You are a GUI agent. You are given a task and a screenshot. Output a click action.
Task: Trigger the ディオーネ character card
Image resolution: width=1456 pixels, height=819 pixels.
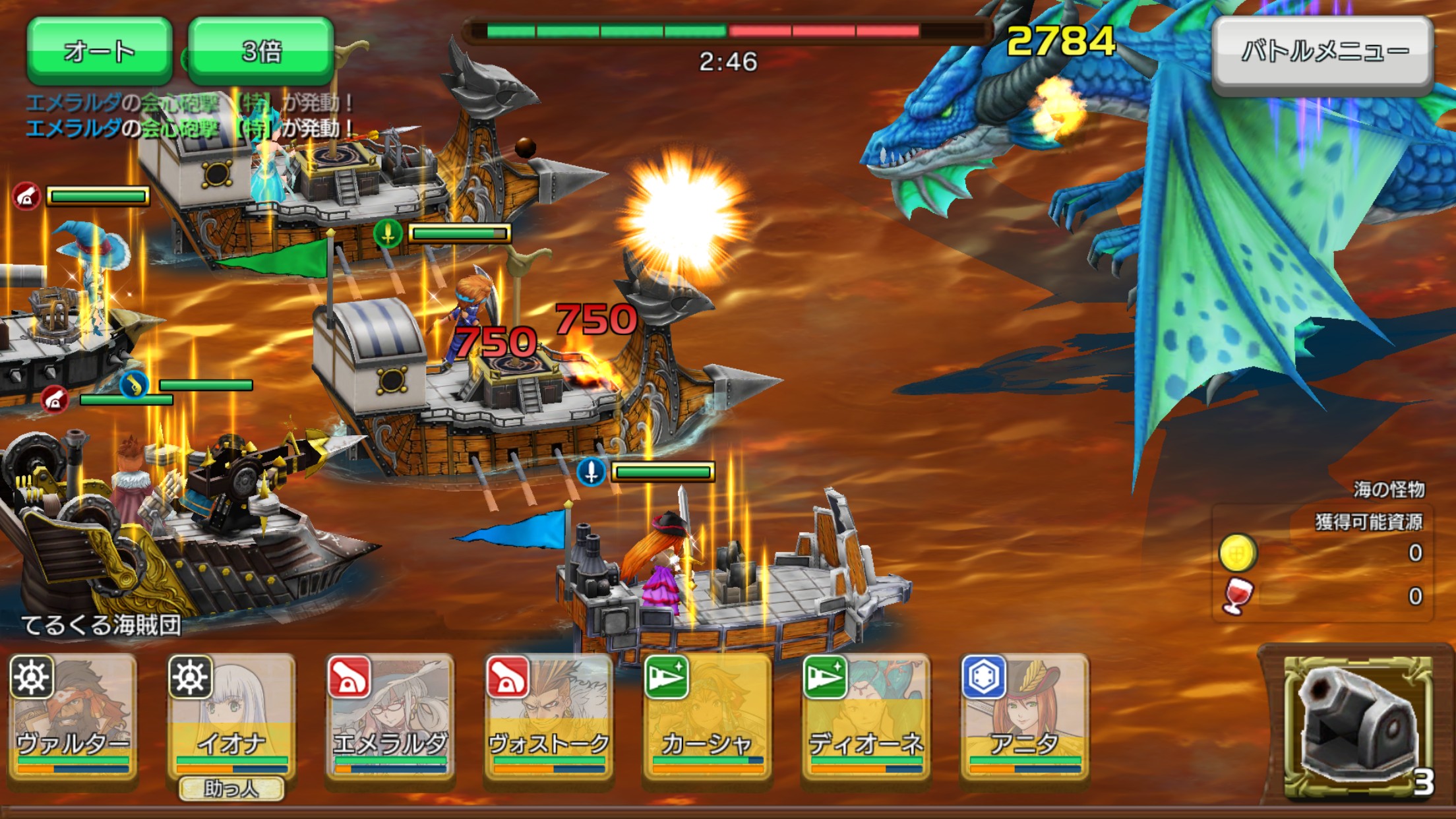tap(866, 717)
